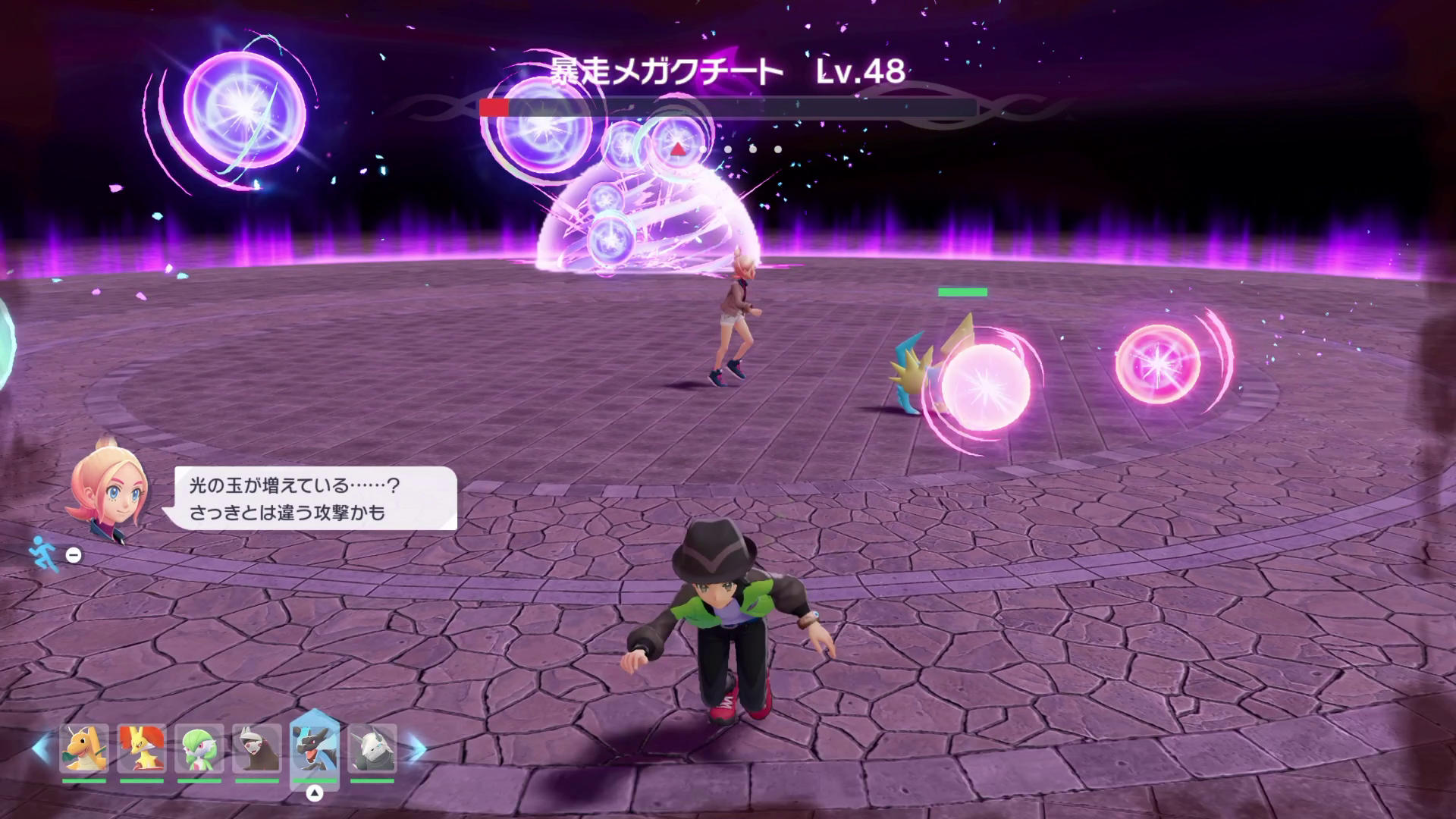This screenshot has width=1456, height=819.
Task: Switch to Aggron in the party bar
Action: pos(372,749)
